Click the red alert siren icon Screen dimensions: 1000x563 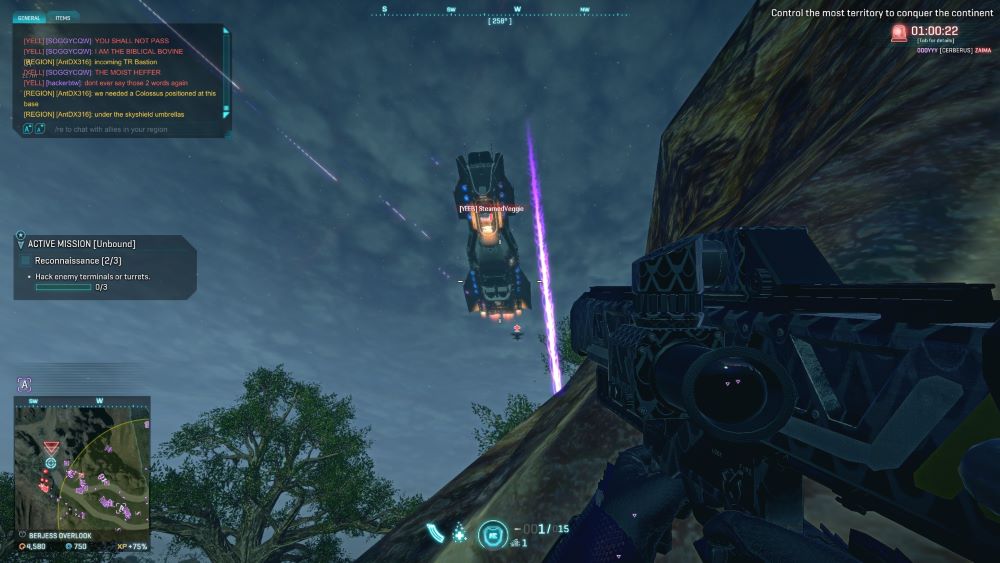(899, 33)
